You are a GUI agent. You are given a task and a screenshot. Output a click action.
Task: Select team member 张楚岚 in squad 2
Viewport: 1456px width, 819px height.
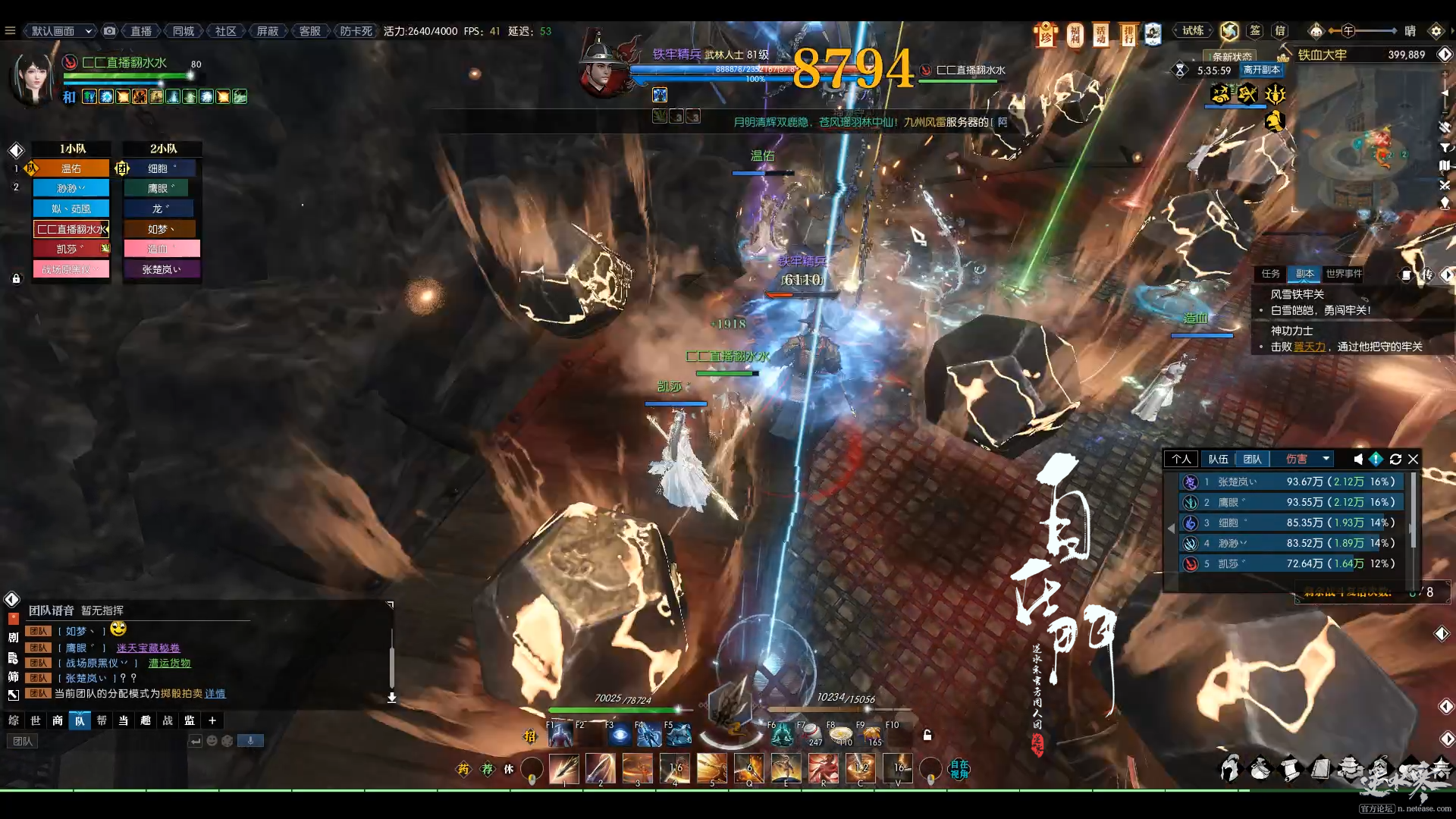(x=162, y=269)
